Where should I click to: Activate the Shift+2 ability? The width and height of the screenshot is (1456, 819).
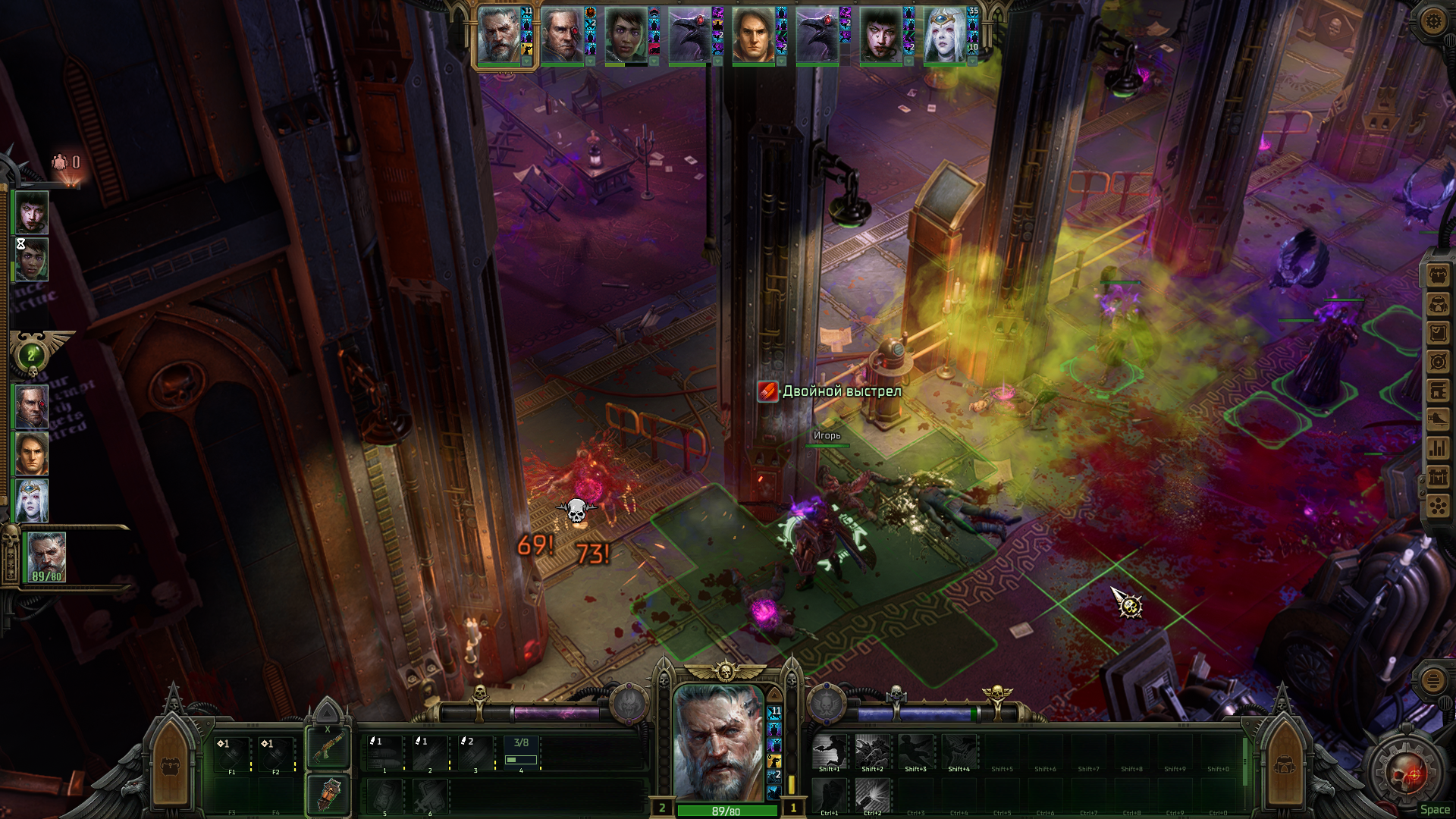tap(872, 752)
